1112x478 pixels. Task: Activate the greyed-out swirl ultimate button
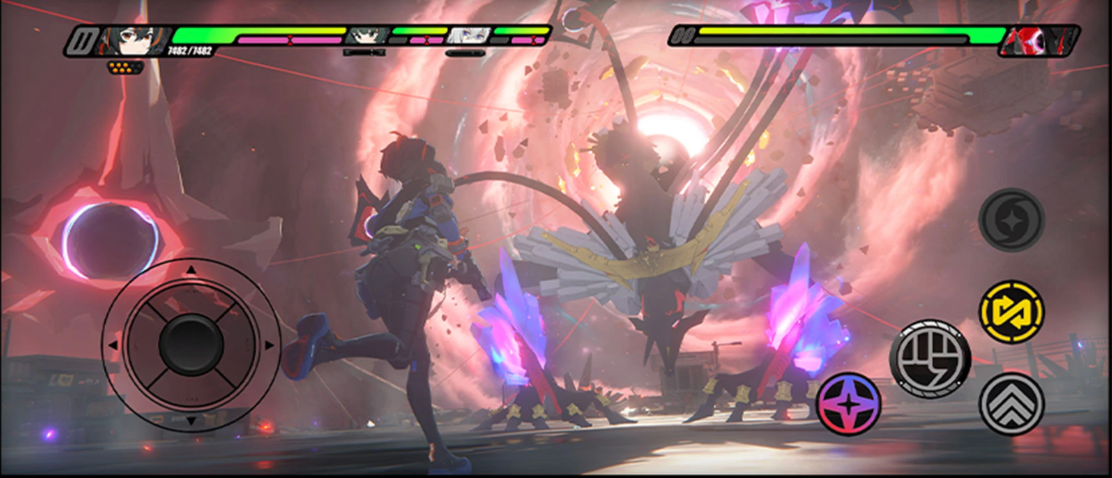click(1011, 220)
